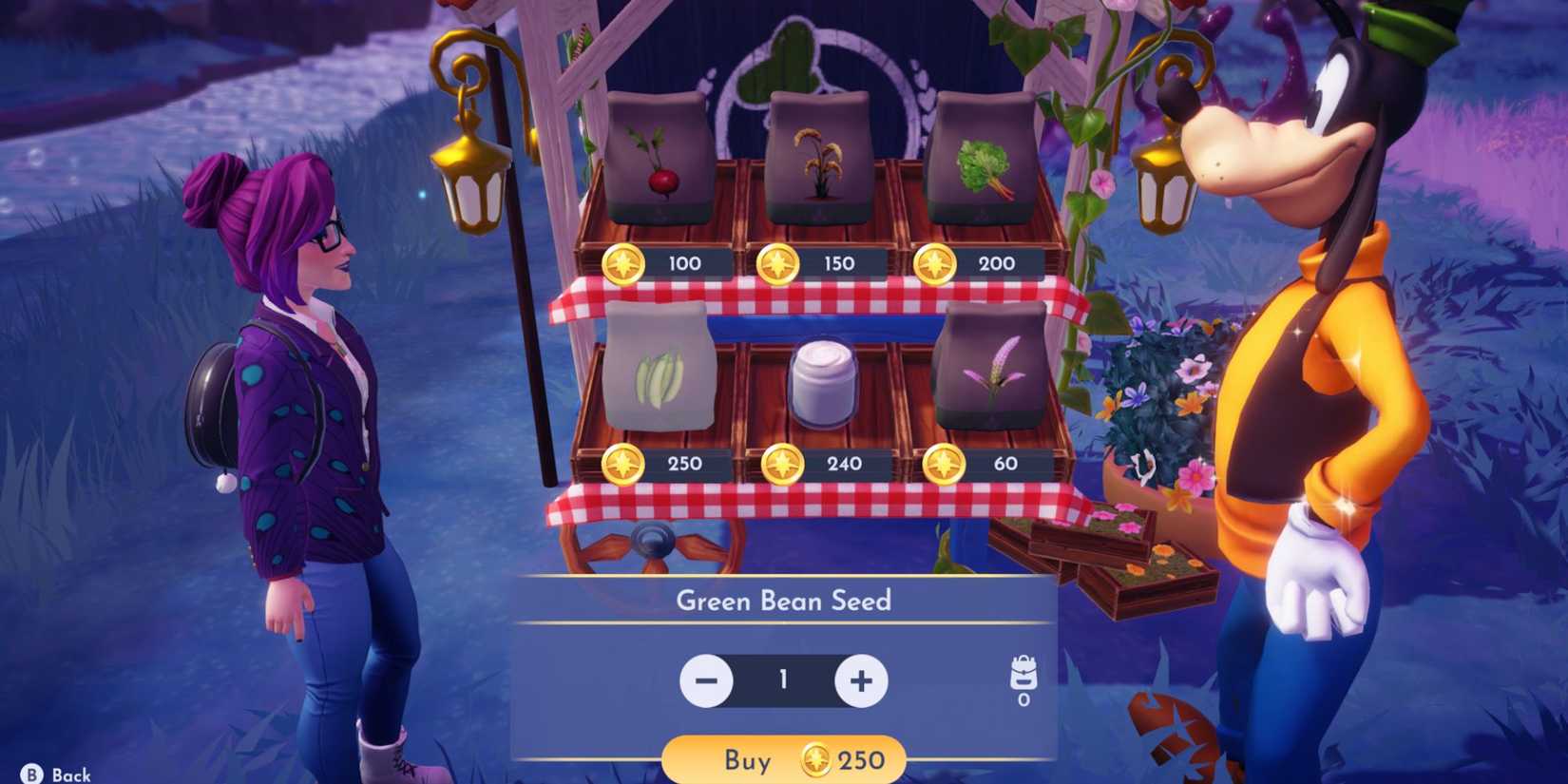1568x784 pixels.
Task: Click the coin icon beside the 200 price
Action: [941, 263]
